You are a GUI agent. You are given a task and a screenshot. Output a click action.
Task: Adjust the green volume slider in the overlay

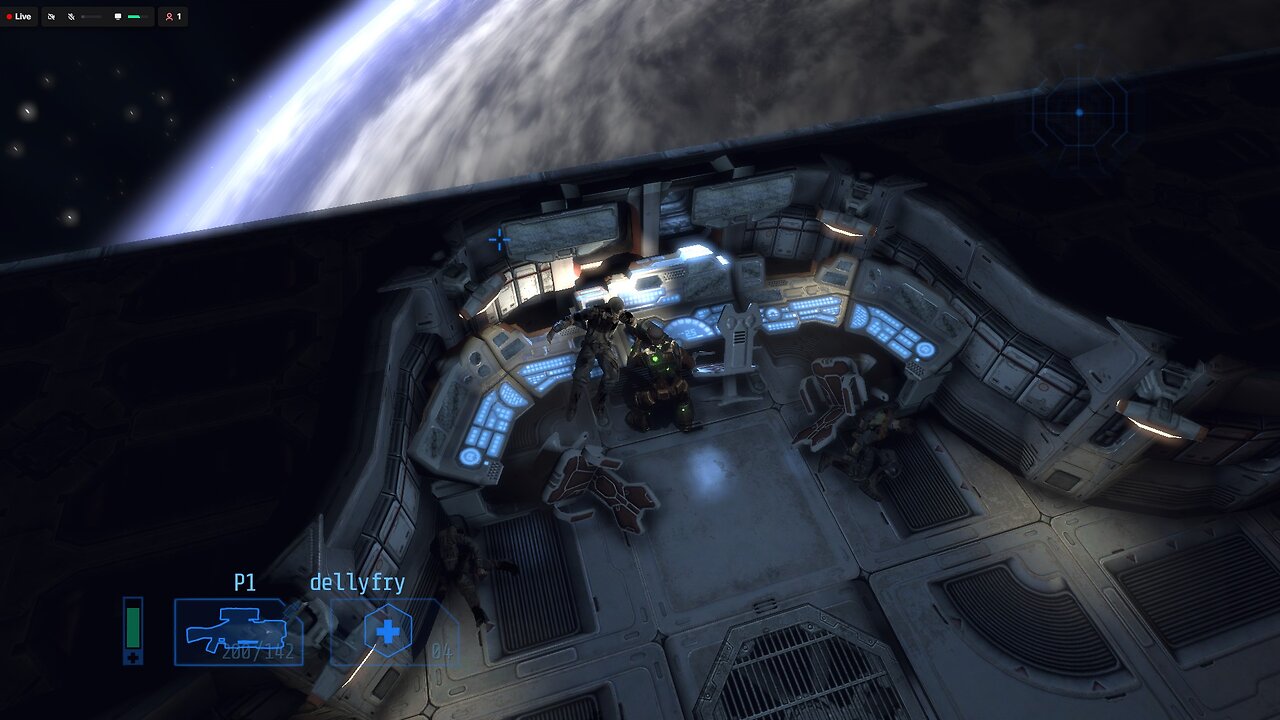click(x=134, y=16)
